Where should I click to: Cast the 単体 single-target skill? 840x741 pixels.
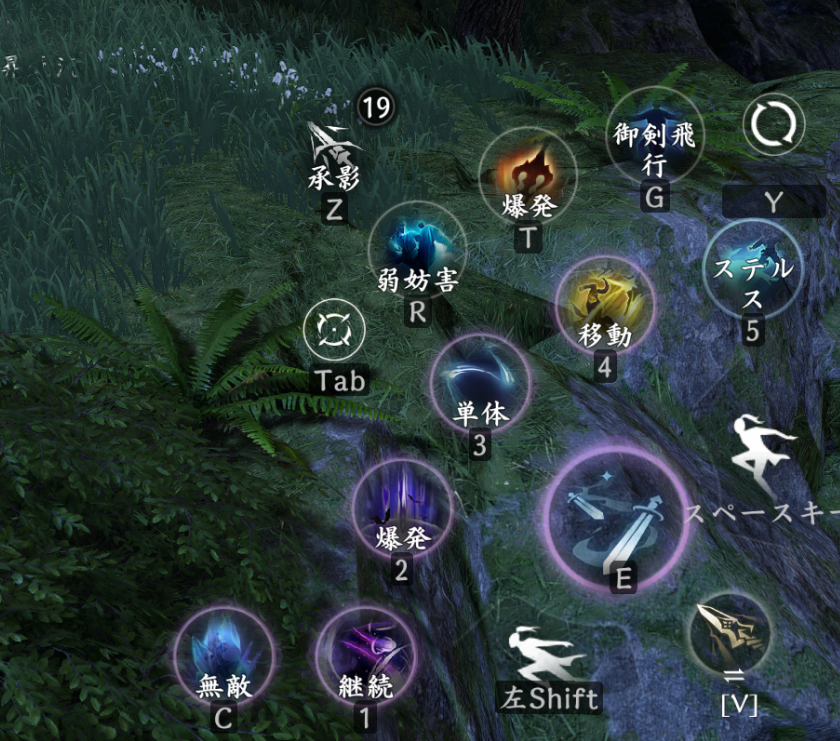[480, 383]
